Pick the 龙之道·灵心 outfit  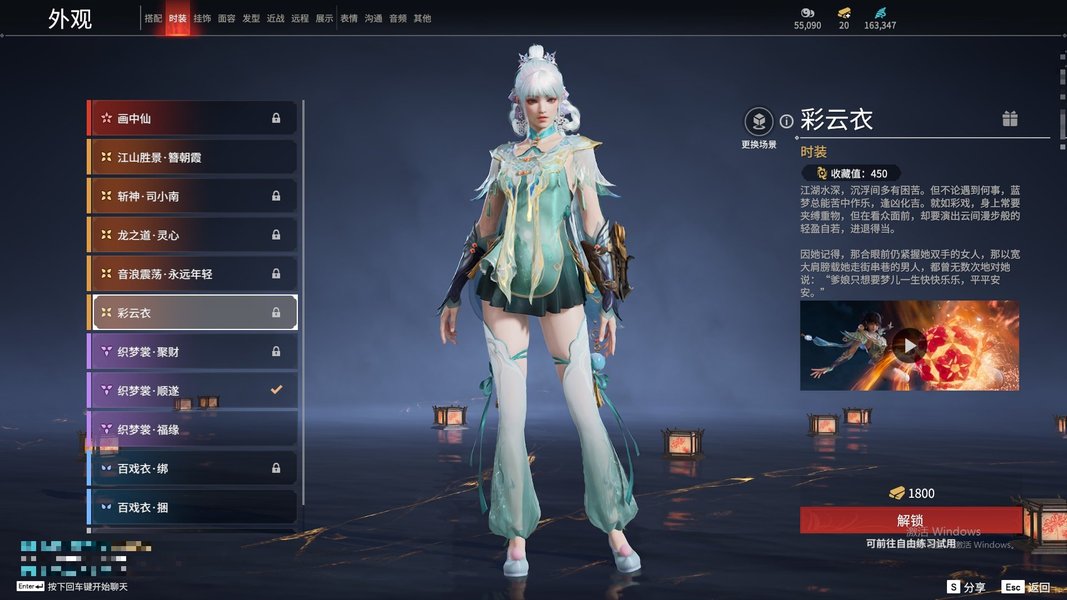pyautogui.click(x=193, y=235)
